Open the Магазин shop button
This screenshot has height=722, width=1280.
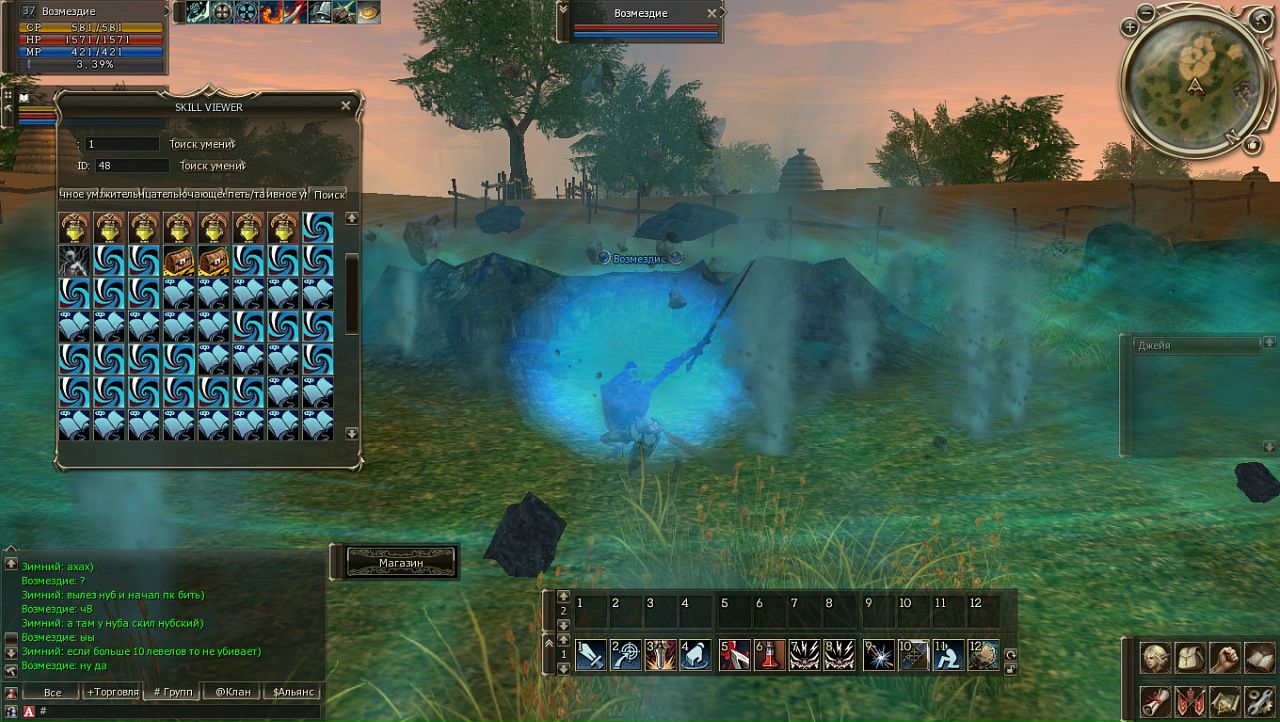401,563
